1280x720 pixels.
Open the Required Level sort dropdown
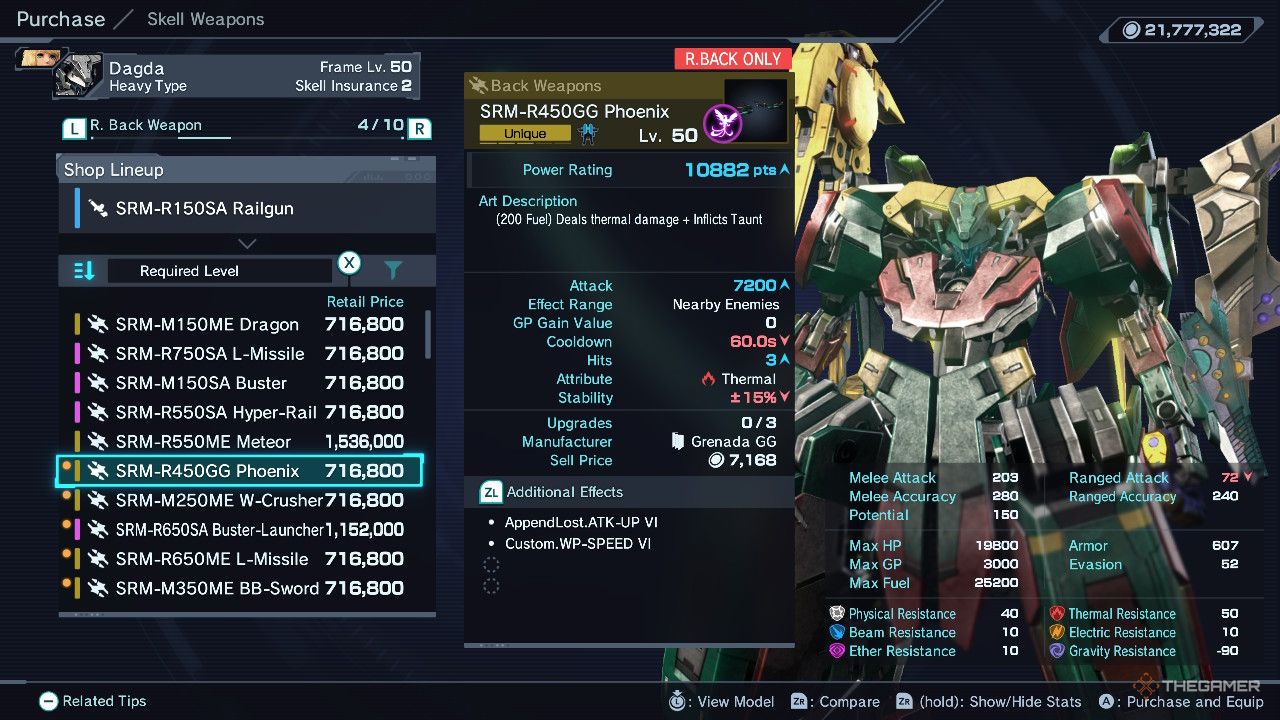pyautogui.click(x=219, y=271)
